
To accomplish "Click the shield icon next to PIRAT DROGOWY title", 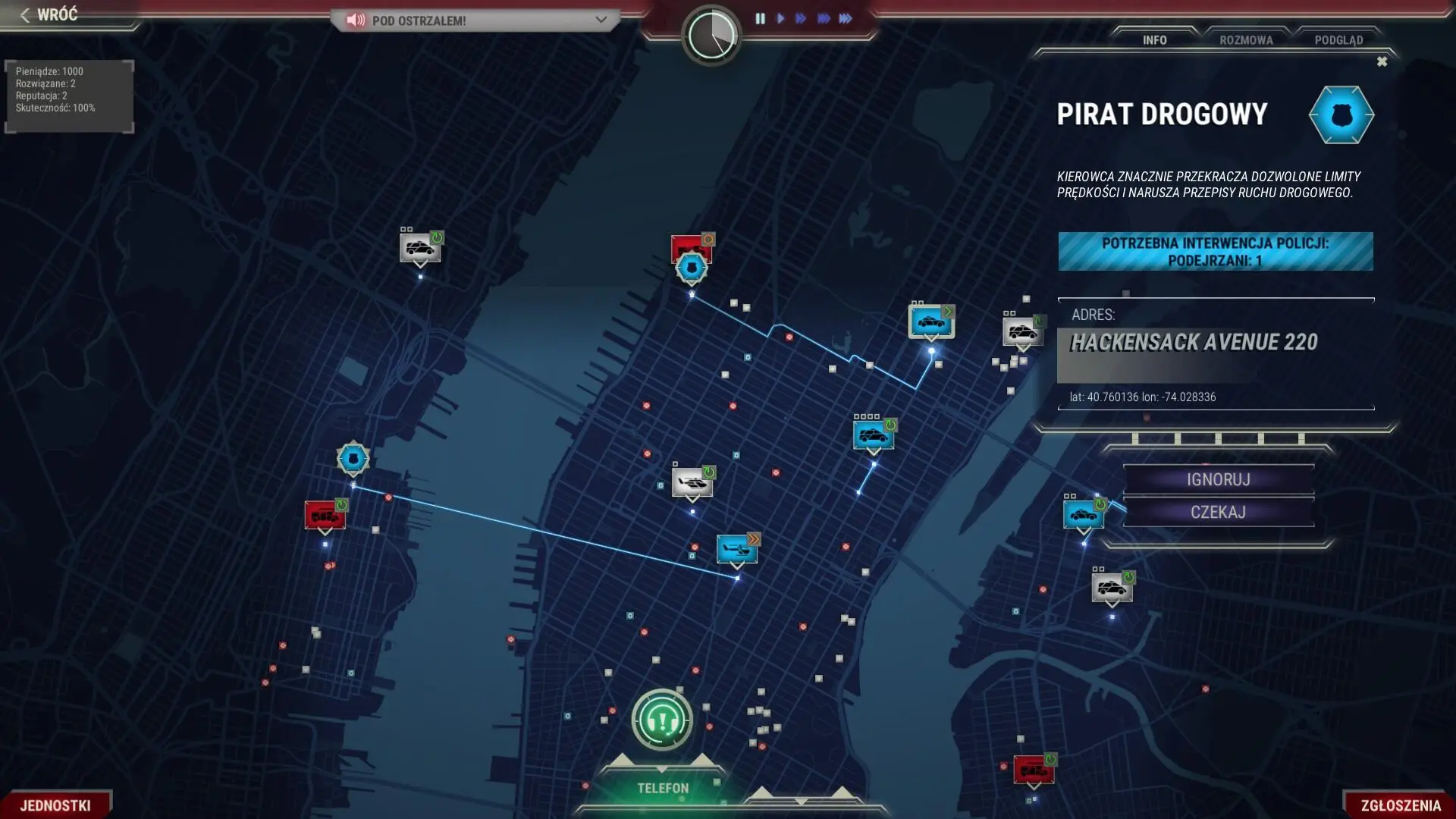I will (1342, 115).
